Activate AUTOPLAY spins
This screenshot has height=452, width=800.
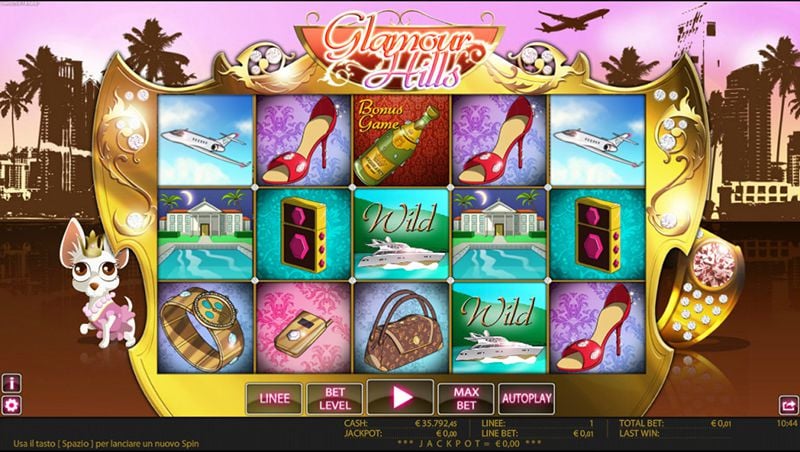[x=526, y=398]
